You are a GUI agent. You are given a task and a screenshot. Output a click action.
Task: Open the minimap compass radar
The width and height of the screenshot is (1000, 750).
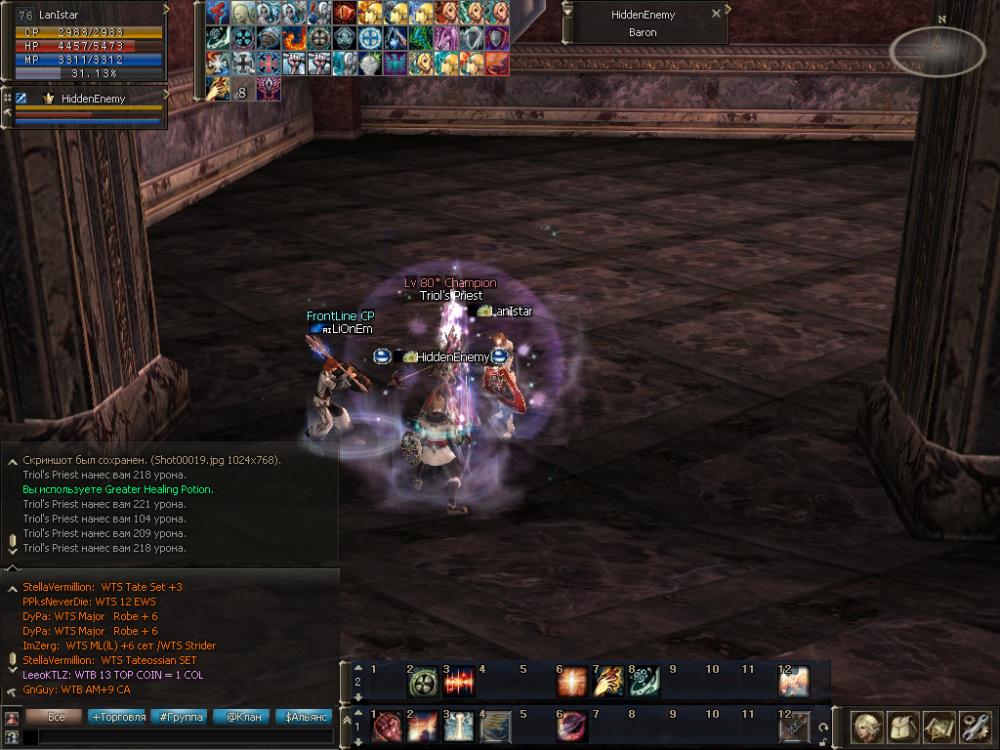pos(936,52)
